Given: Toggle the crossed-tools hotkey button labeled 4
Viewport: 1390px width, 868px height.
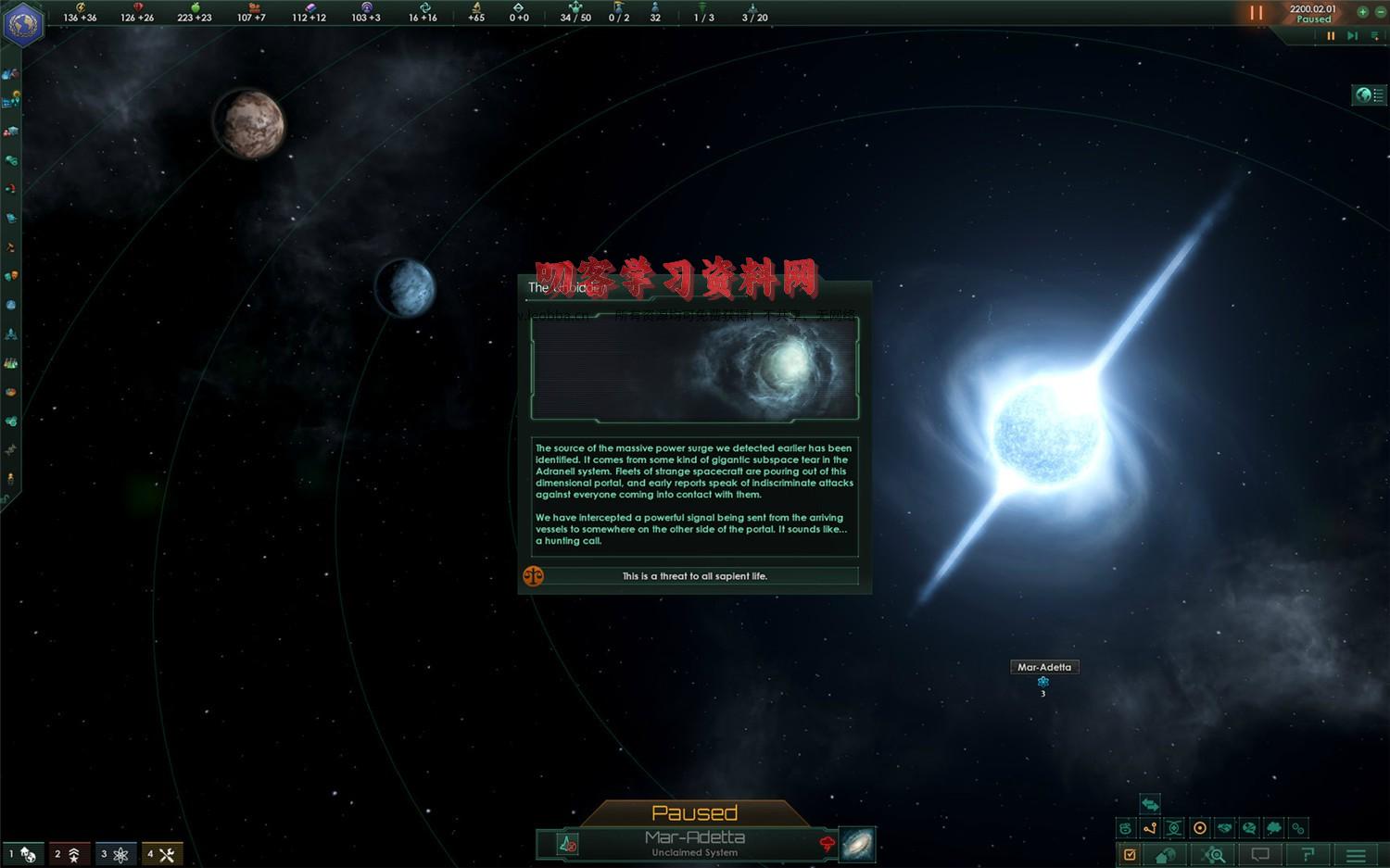Looking at the screenshot, I should point(164,853).
